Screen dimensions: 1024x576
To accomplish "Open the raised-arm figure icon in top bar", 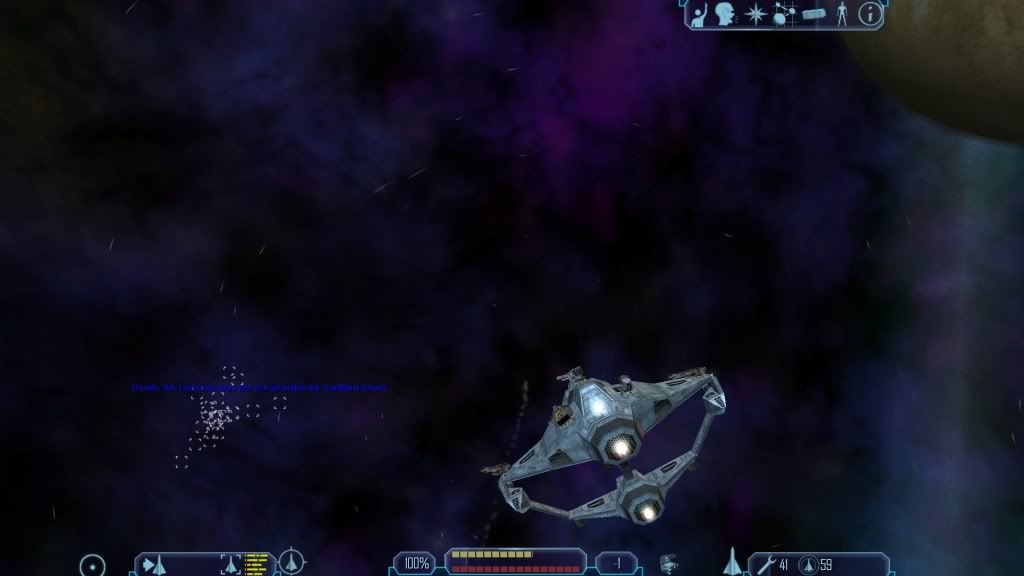I will (x=700, y=14).
